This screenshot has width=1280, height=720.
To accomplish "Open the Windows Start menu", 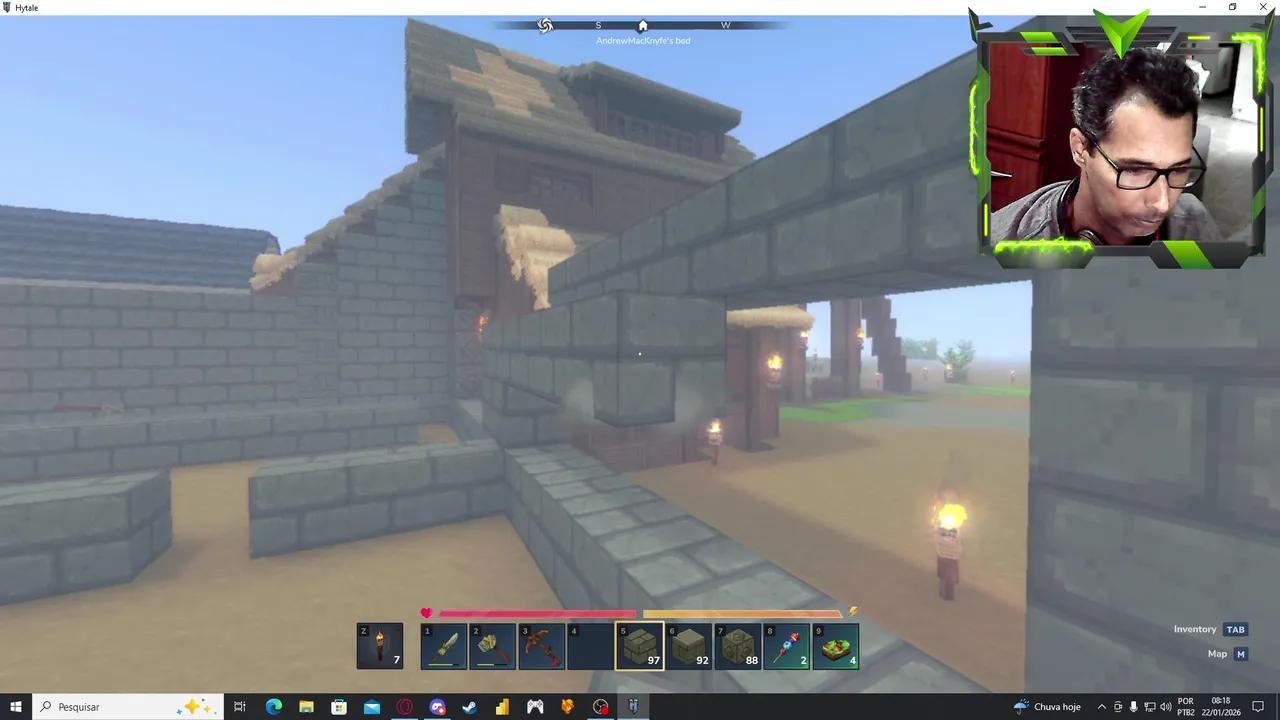I will 16,707.
